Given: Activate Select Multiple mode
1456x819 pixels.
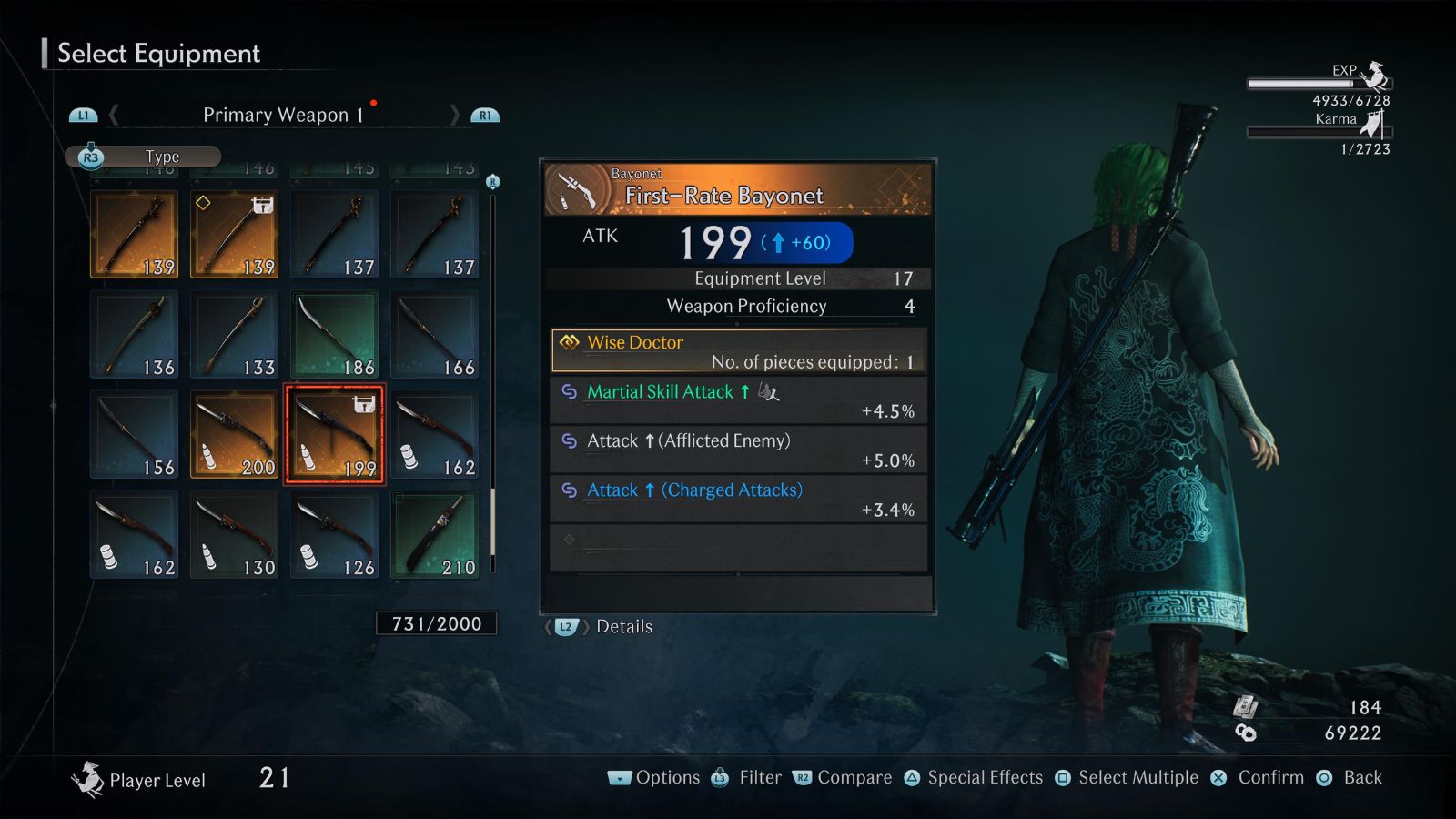Looking at the screenshot, I should pyautogui.click(x=1127, y=778).
